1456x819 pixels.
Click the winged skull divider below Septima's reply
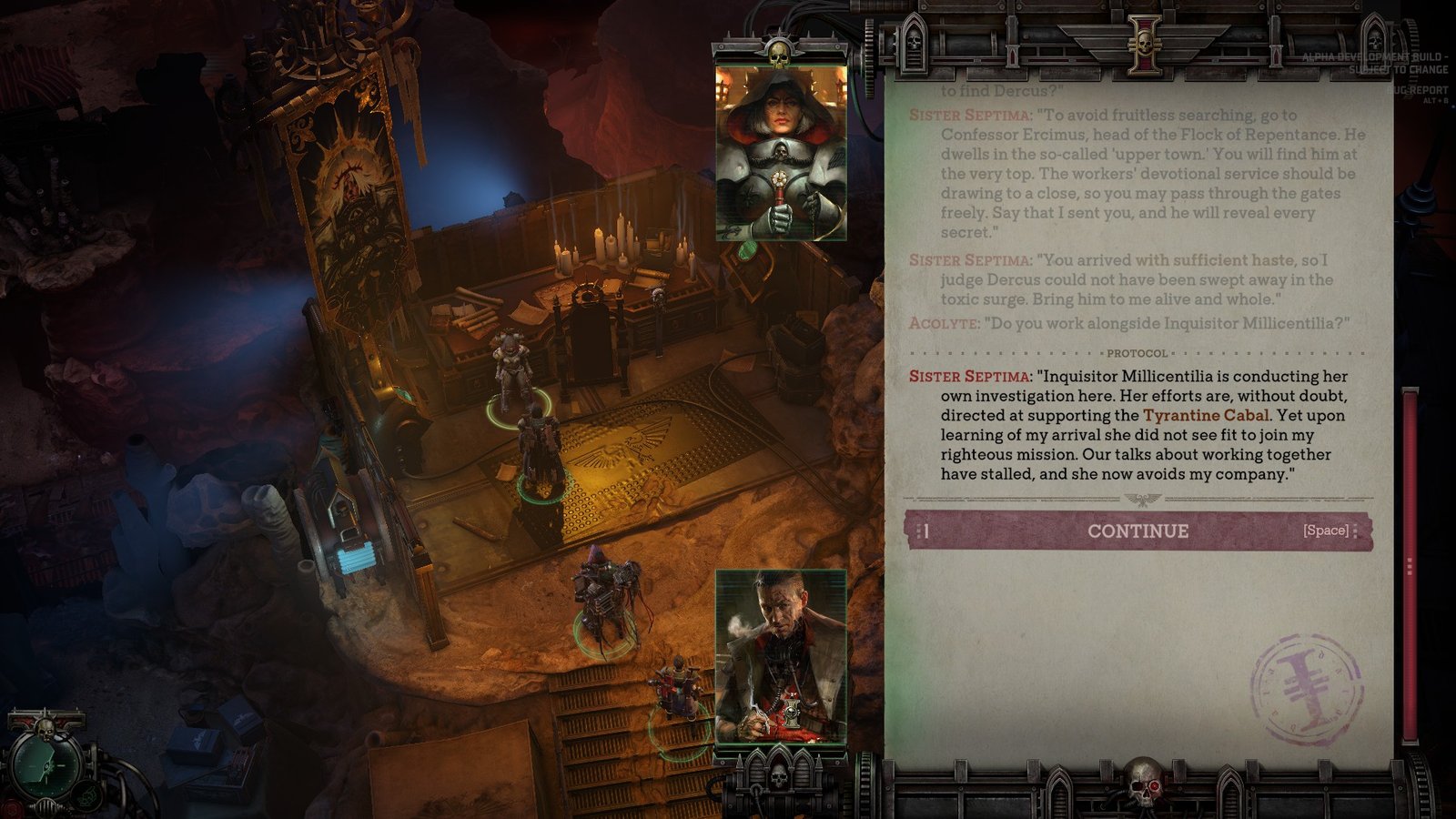point(1143,499)
